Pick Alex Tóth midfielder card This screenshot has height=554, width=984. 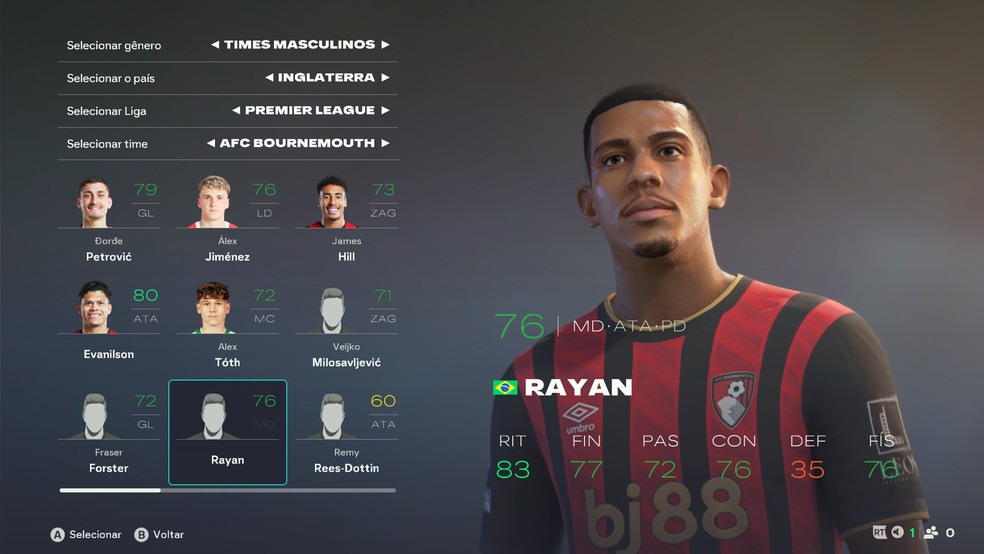(x=227, y=325)
